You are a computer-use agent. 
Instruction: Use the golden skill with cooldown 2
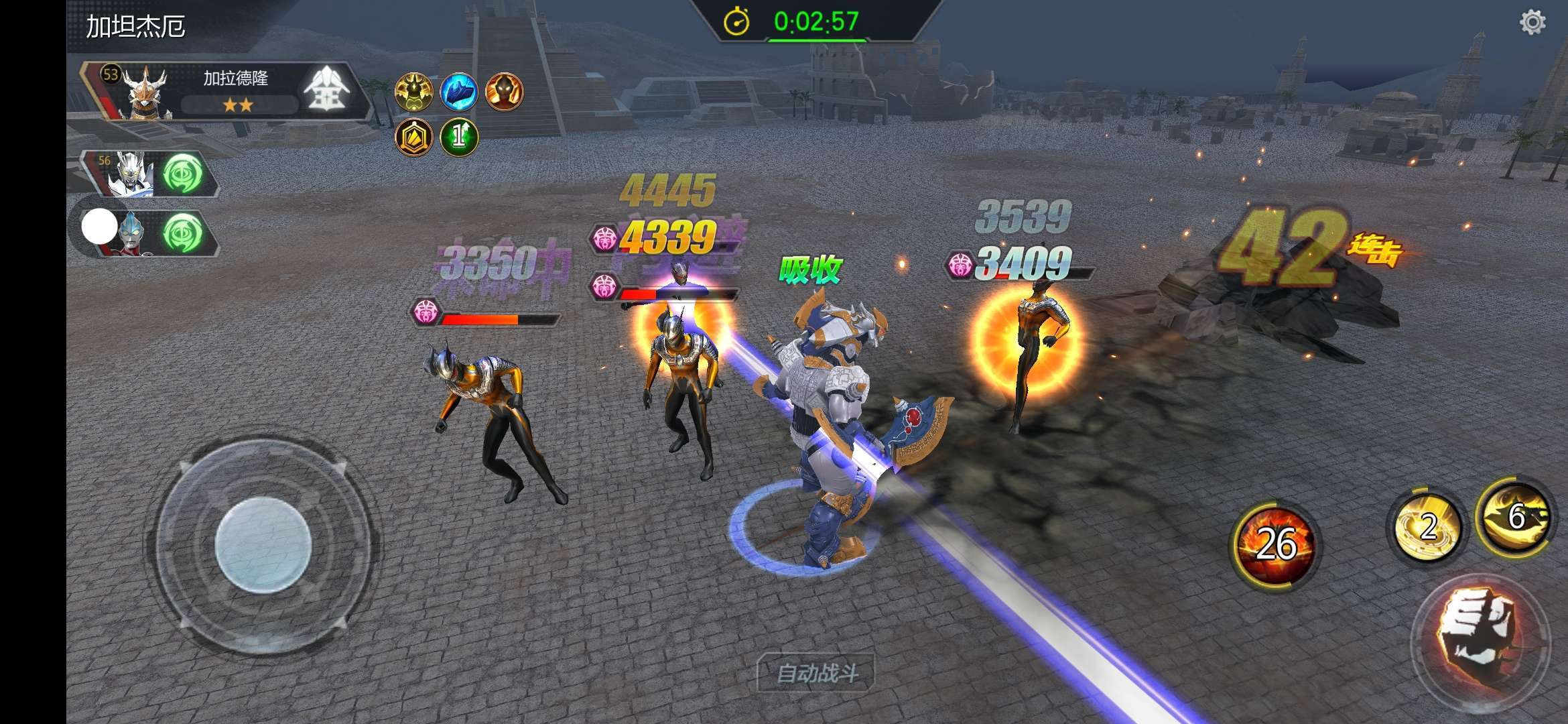point(1427,528)
